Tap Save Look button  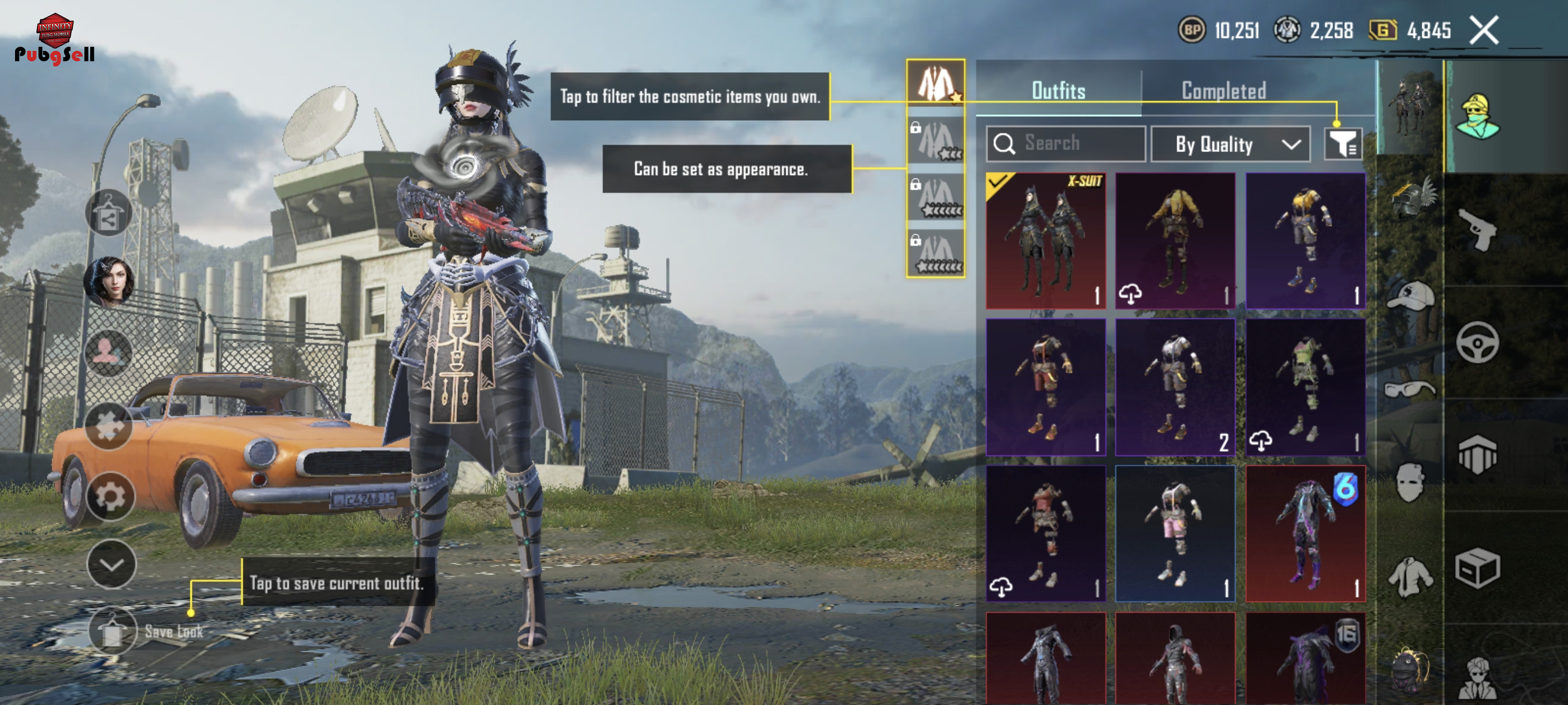(113, 631)
